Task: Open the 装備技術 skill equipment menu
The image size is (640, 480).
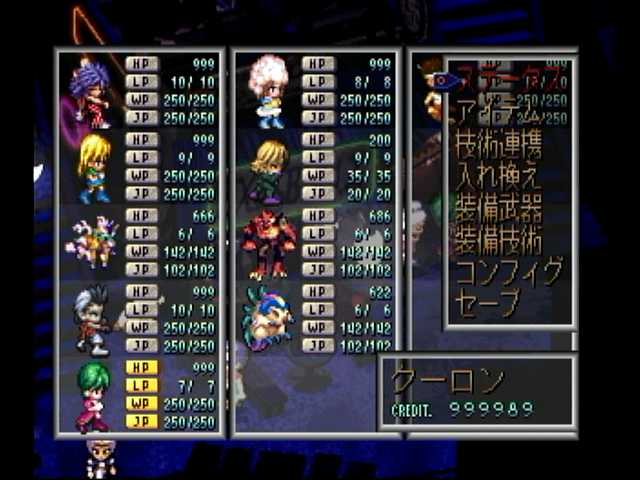Action: point(499,240)
